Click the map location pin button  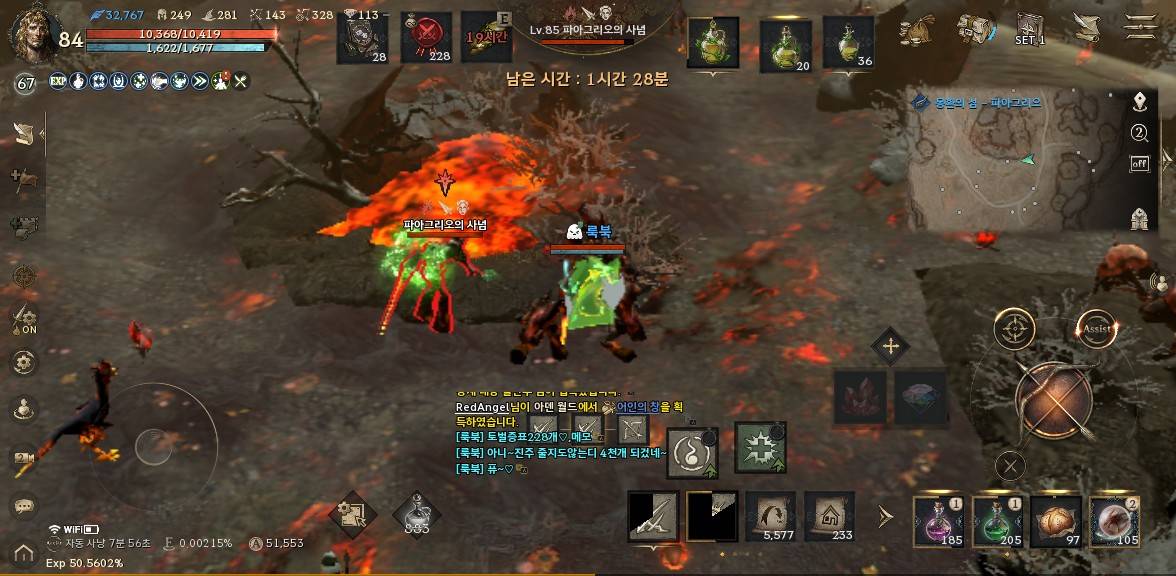(1139, 102)
